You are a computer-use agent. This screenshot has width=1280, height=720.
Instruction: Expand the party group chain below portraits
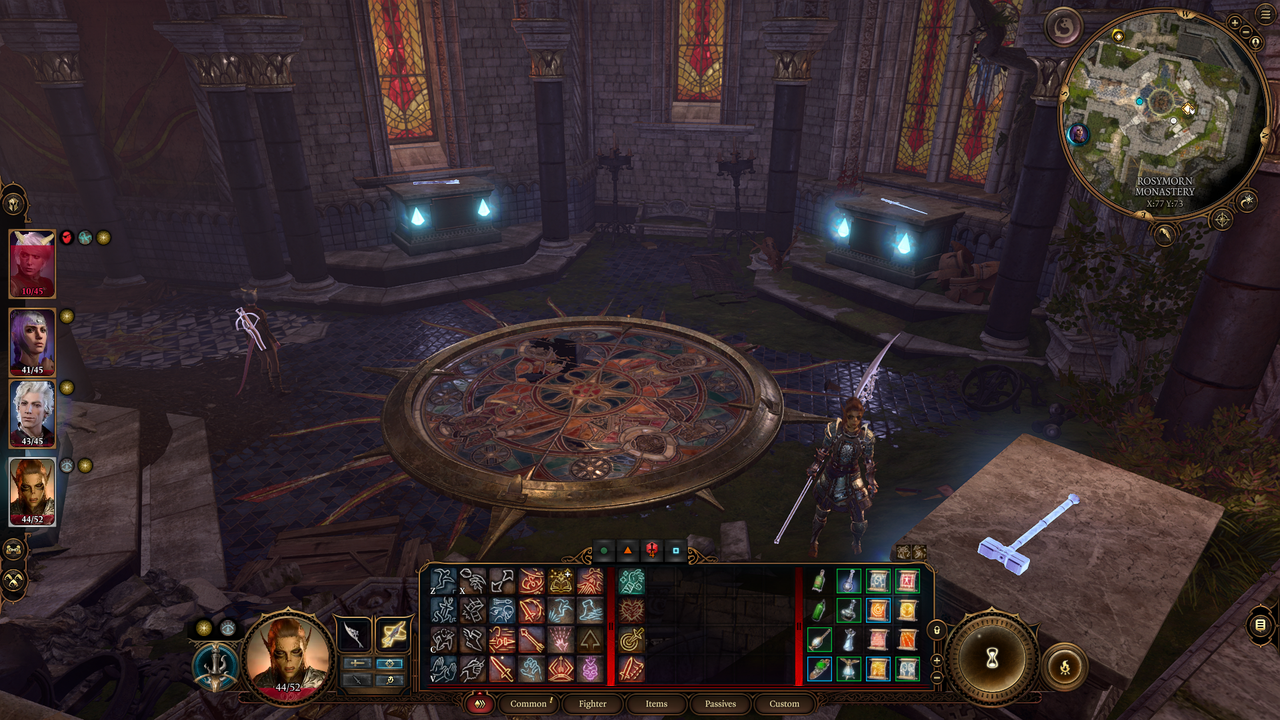[x=13, y=549]
